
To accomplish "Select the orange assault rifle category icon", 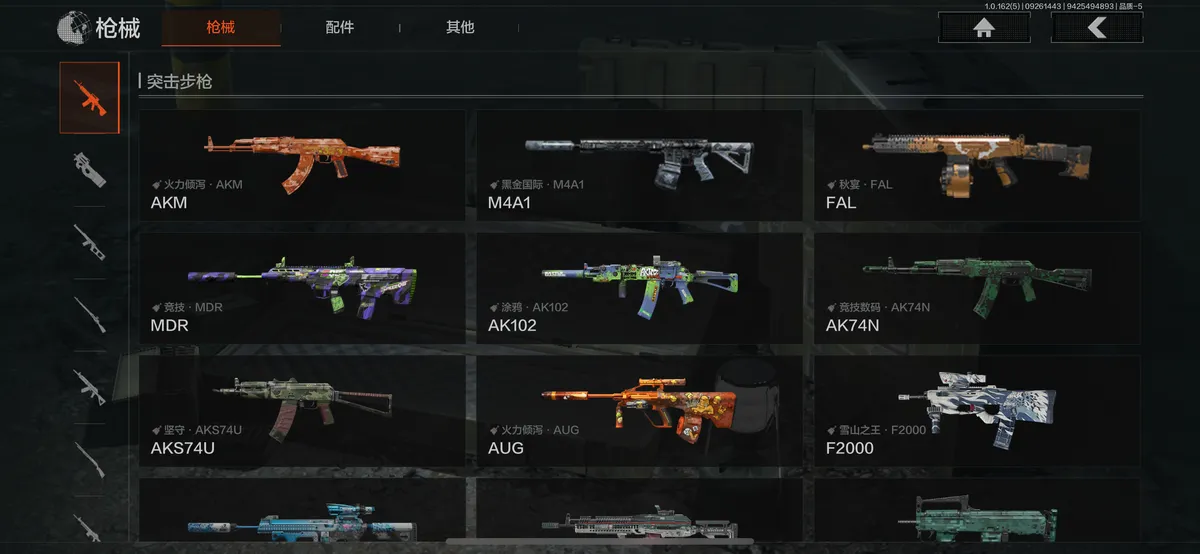I will (89, 98).
